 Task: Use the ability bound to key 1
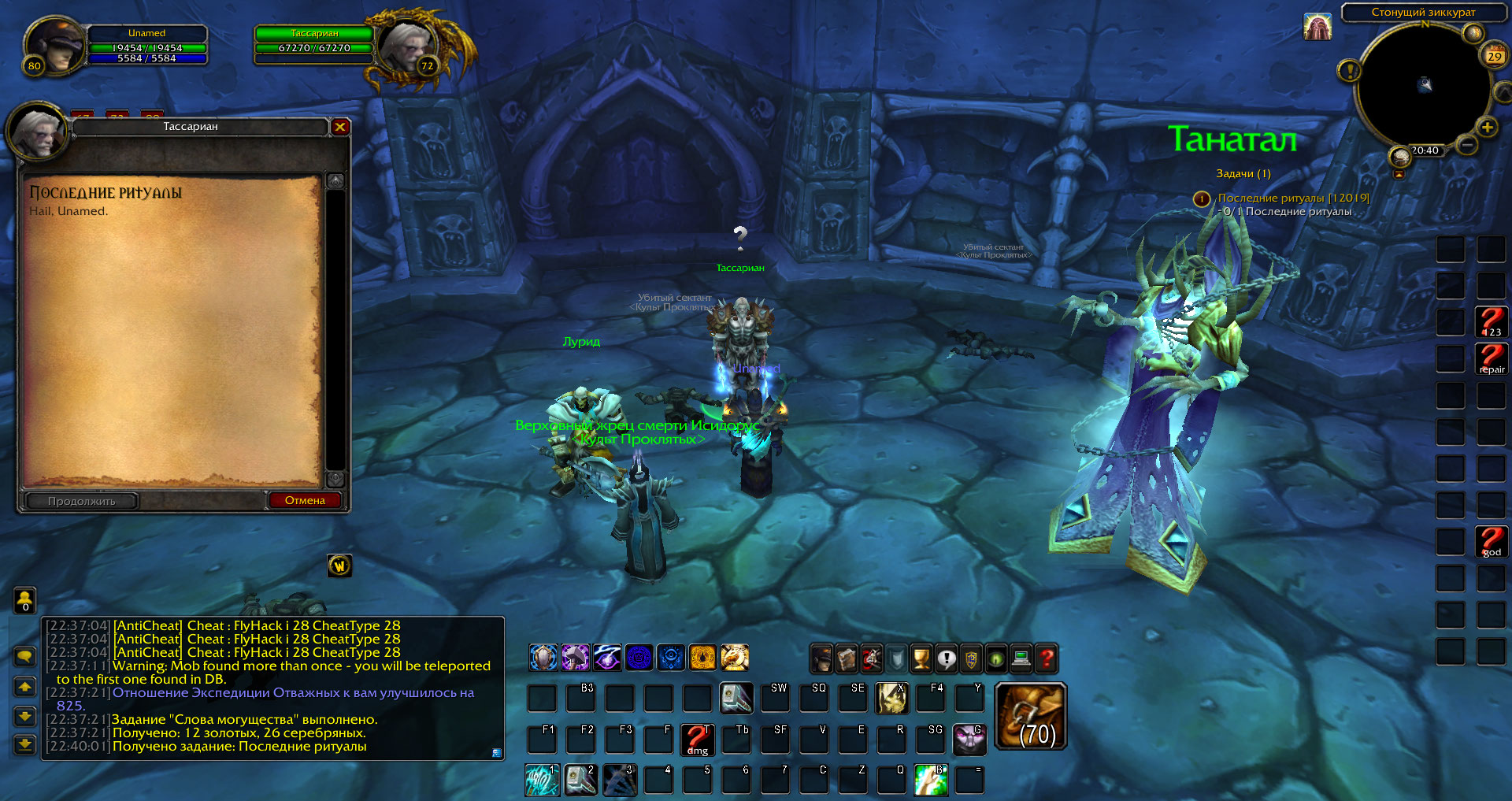click(542, 780)
